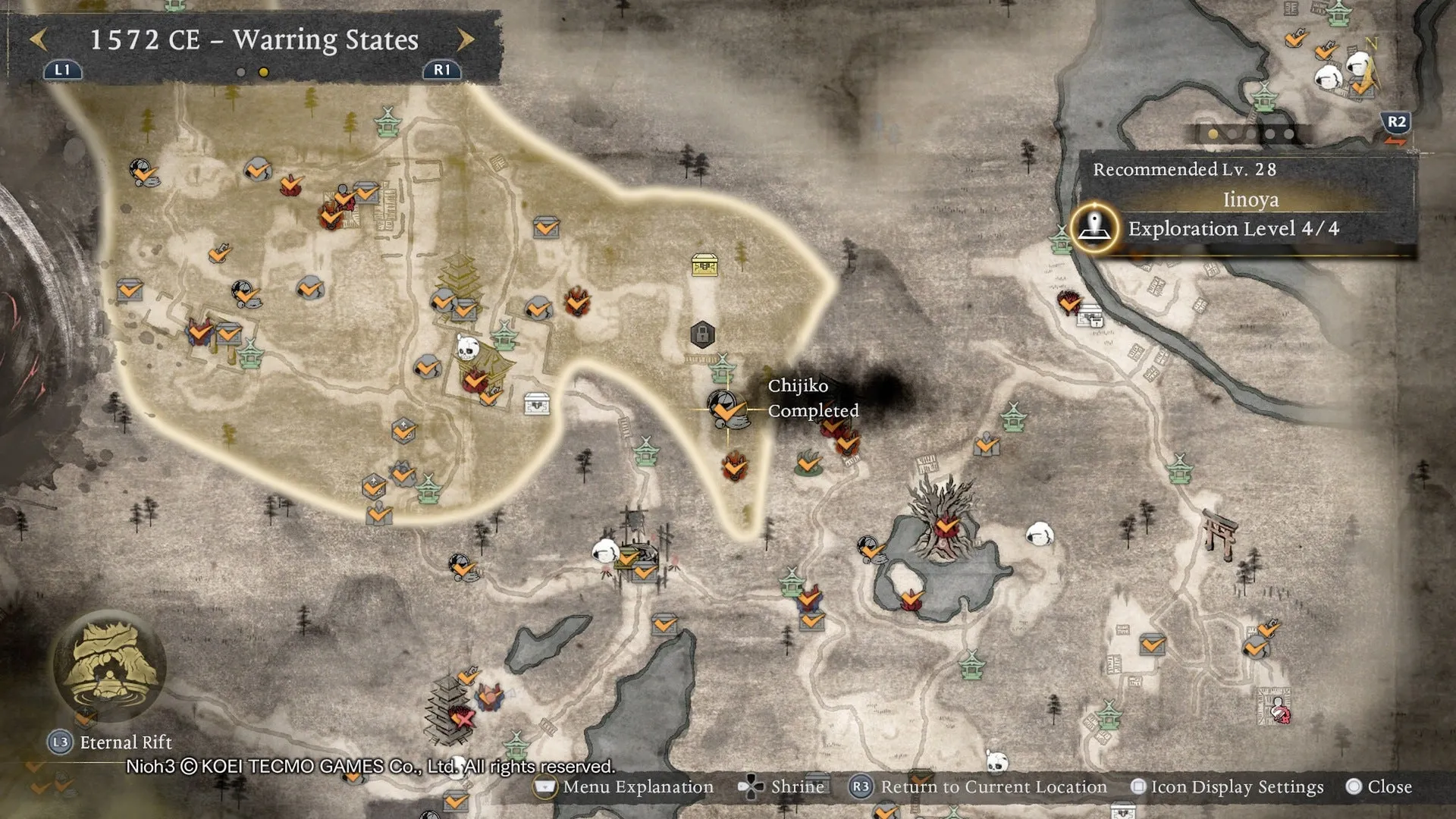The height and width of the screenshot is (819, 1456).
Task: Choose Return to Current Location
Action: [x=978, y=787]
